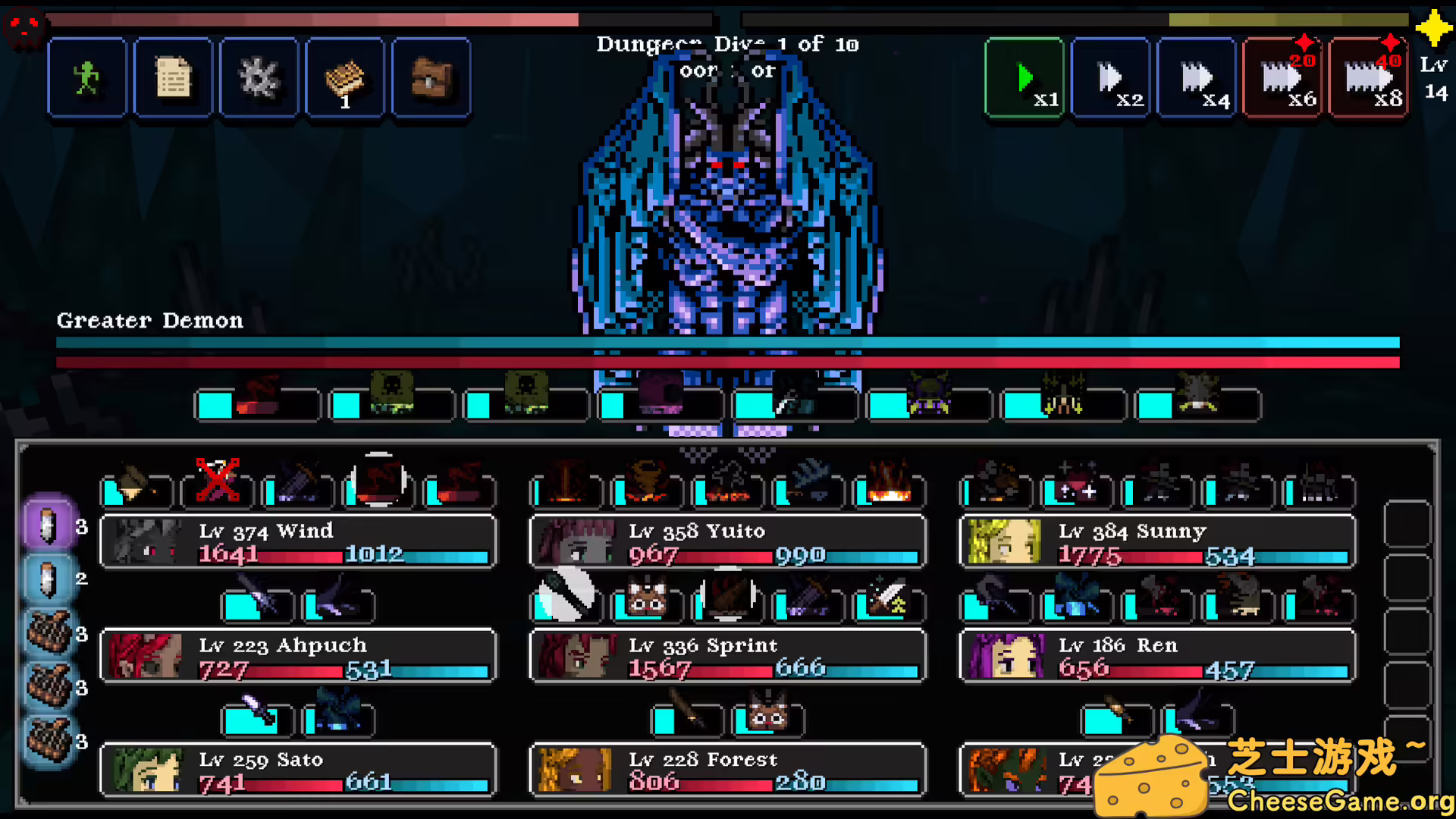Open Lv 186 Ren's character panel
1456x819 pixels.
pos(1003,656)
